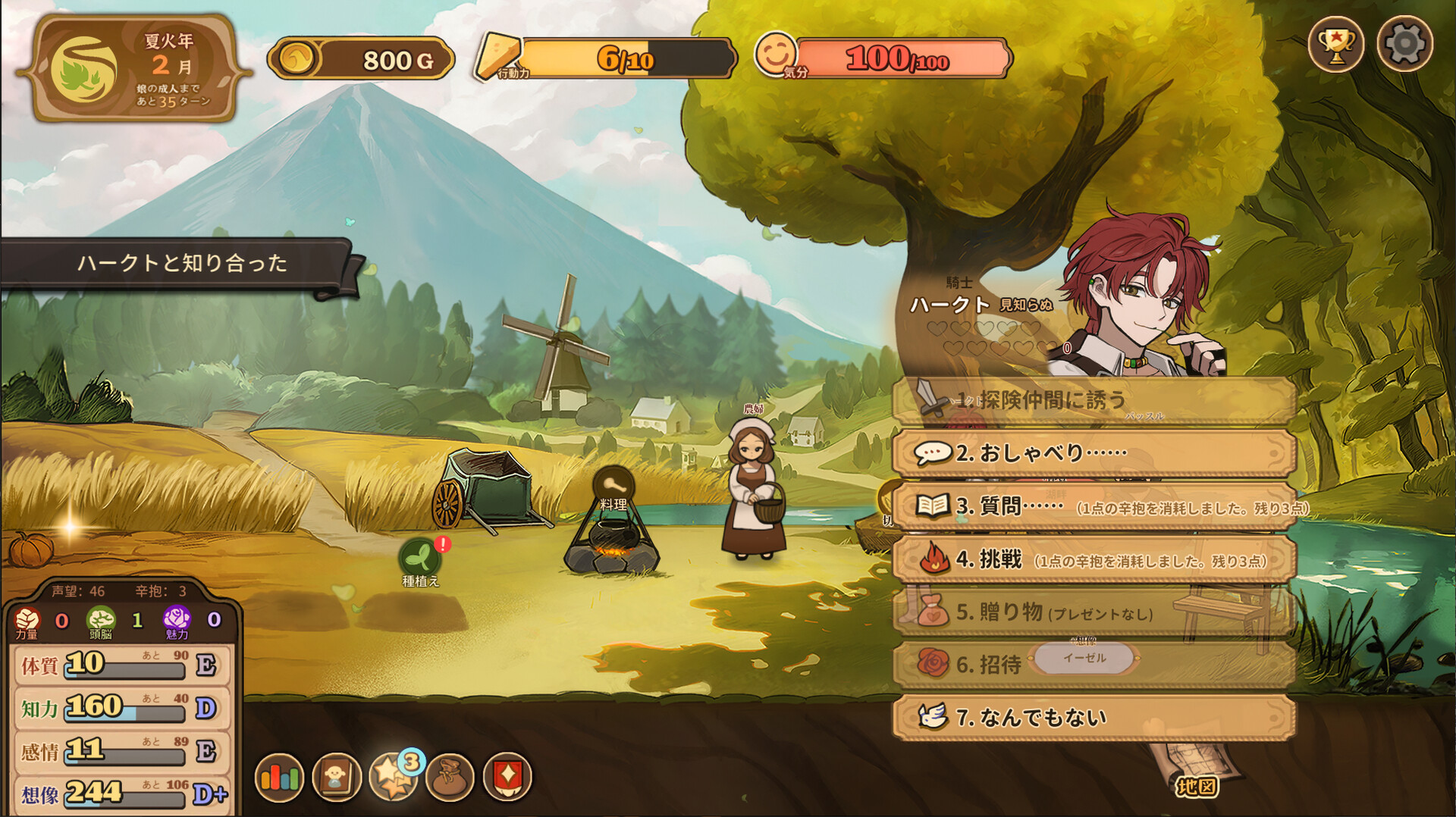Screen dimensions: 1456x817
Task: Click the stars icon with badge 3
Action: click(394, 777)
